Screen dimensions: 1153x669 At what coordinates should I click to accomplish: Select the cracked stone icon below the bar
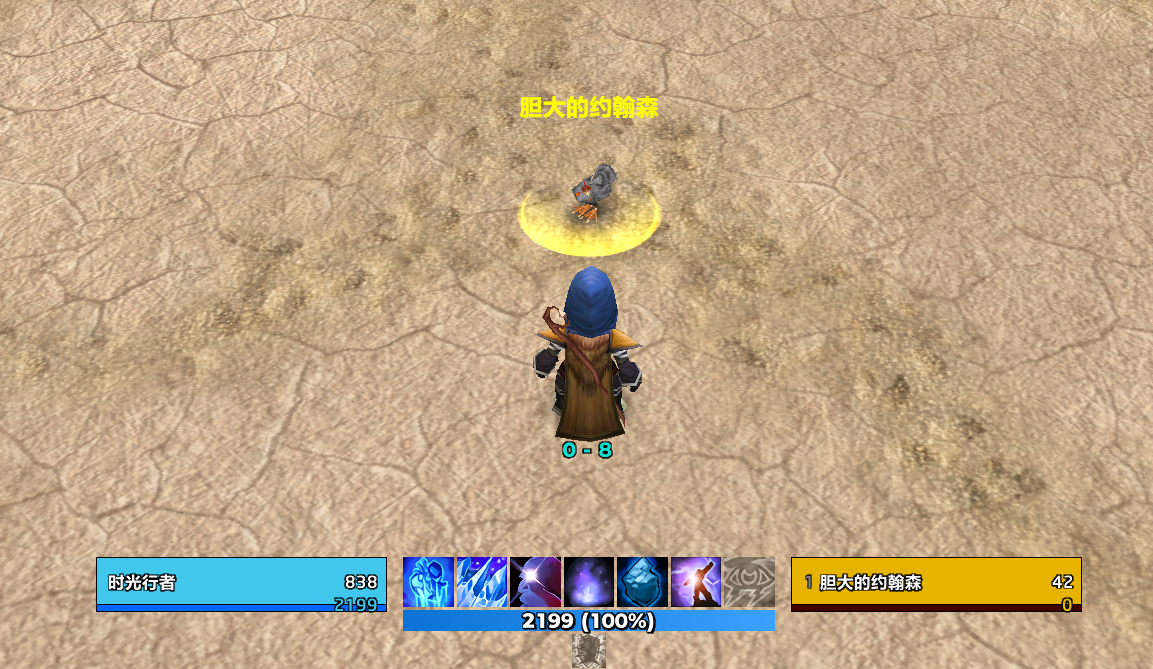pyautogui.click(x=589, y=650)
